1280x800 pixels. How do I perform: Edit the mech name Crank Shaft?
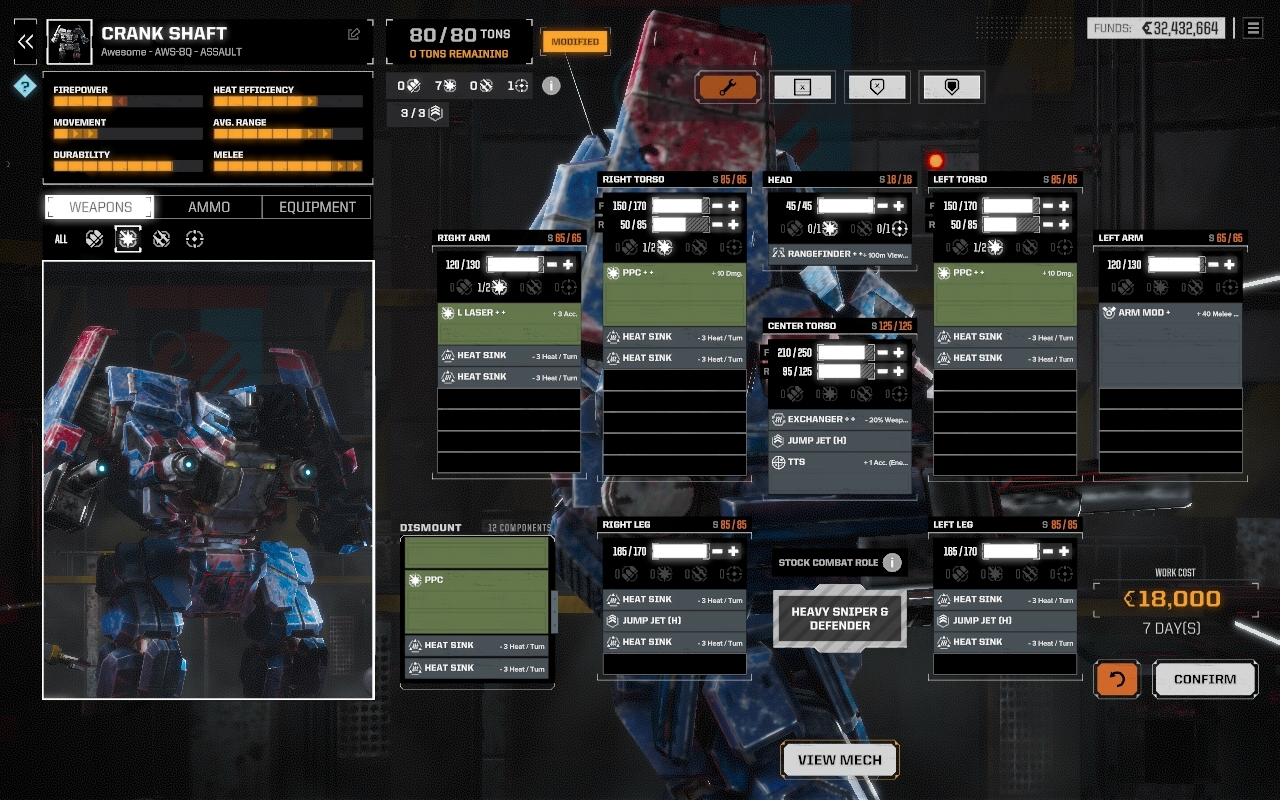(x=354, y=35)
